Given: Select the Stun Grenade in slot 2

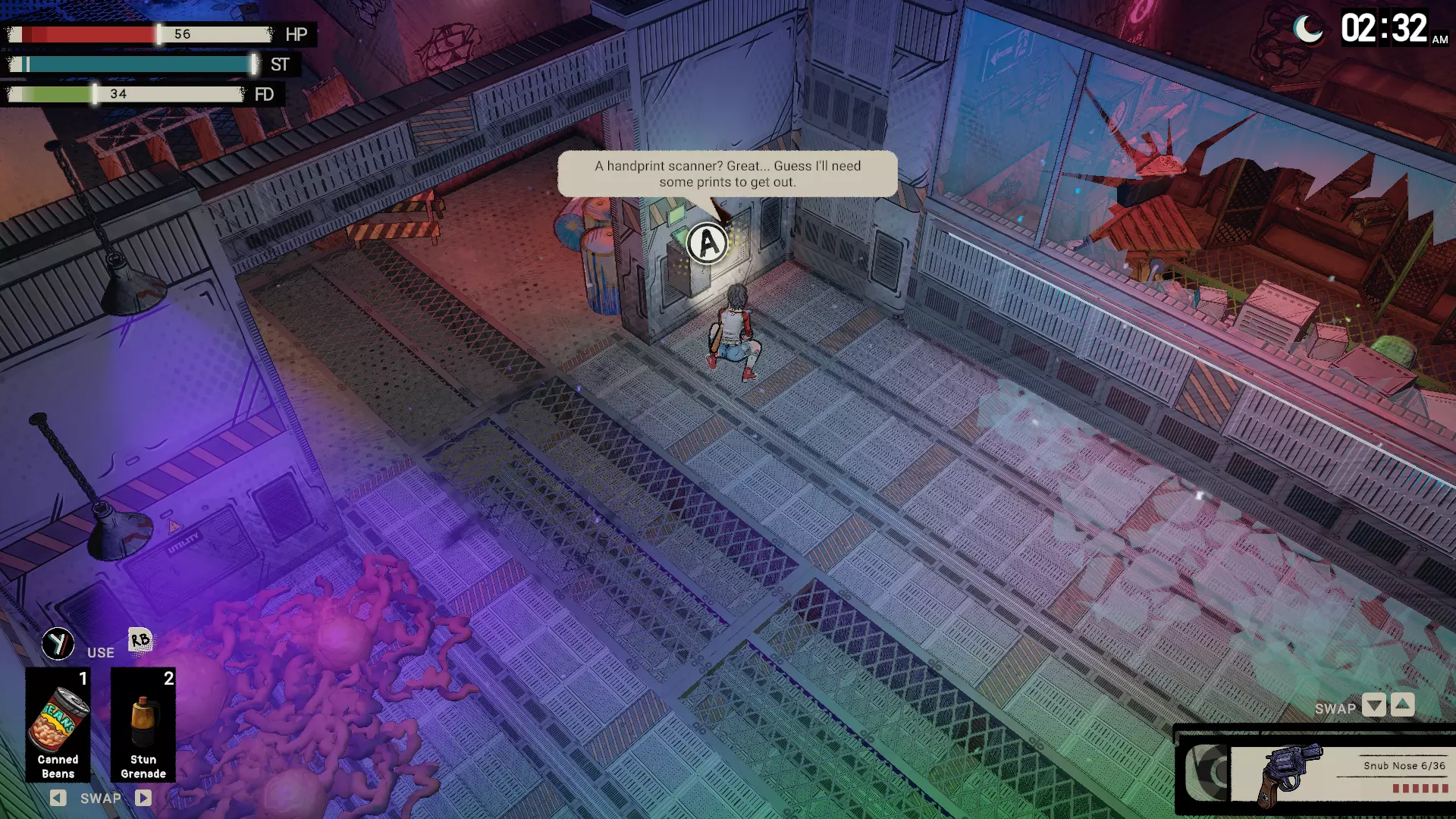Looking at the screenshot, I should pyautogui.click(x=143, y=724).
